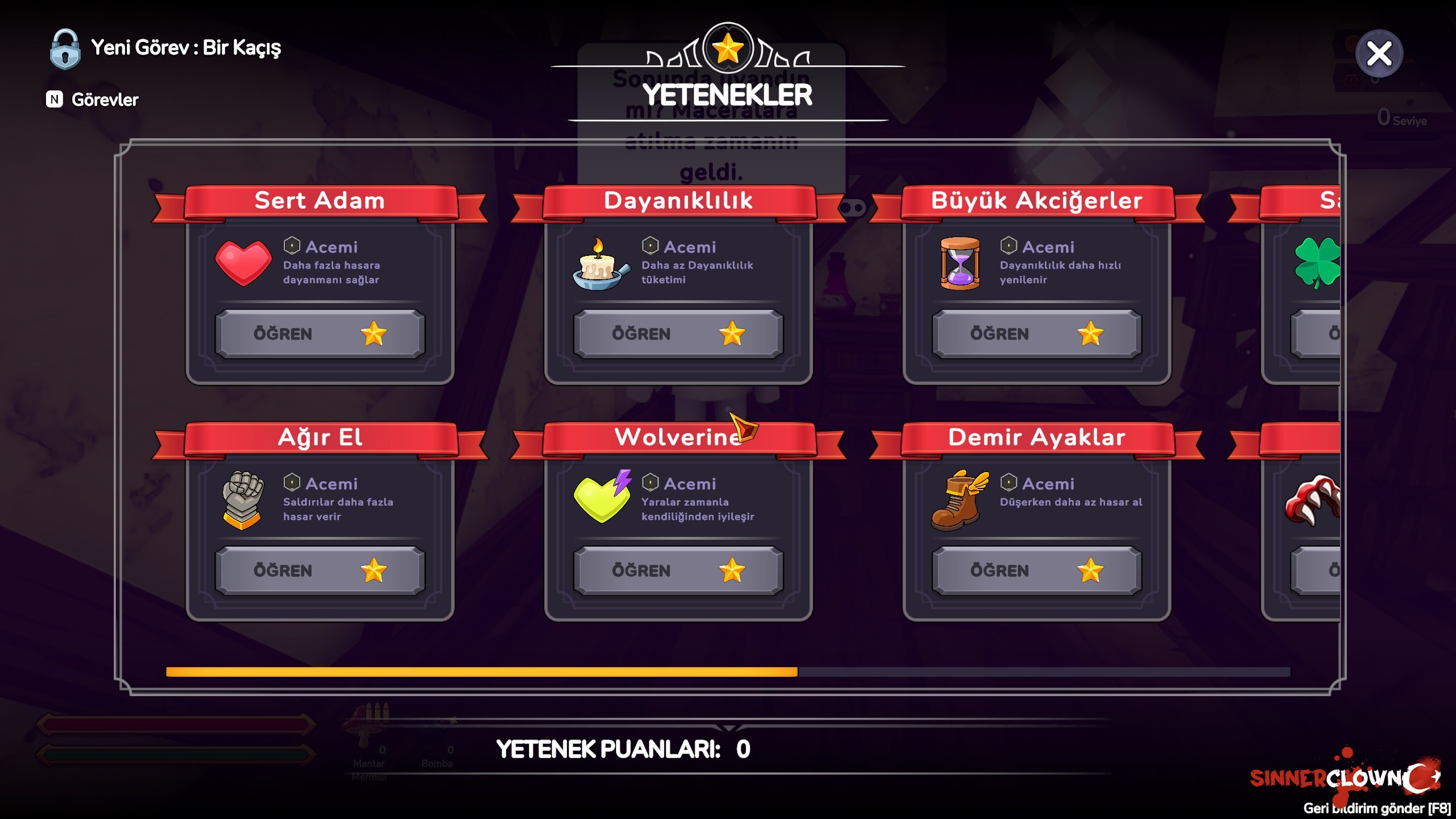
Task: Select the hourglass Büyük Akciğerler icon
Action: 960,264
